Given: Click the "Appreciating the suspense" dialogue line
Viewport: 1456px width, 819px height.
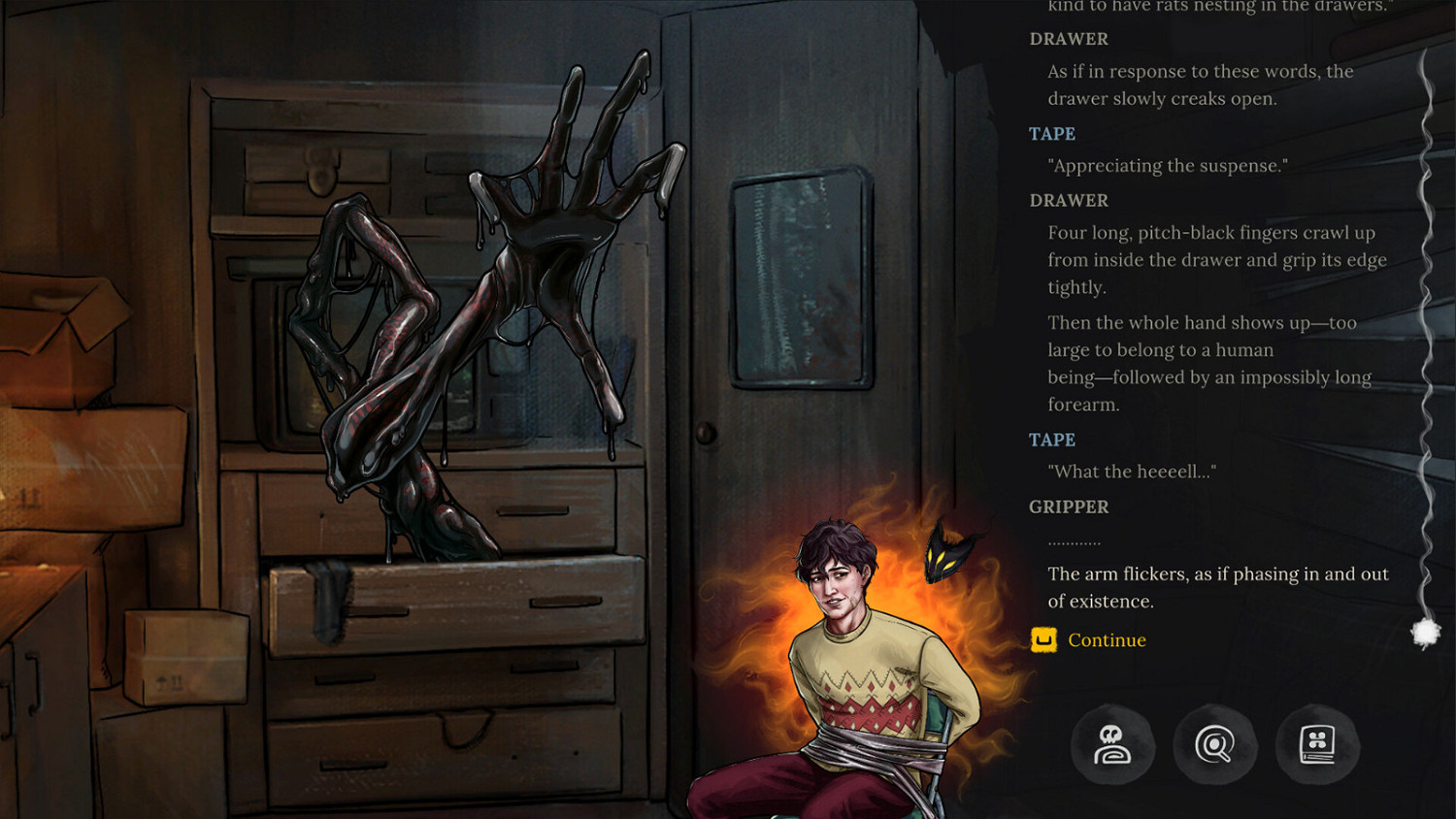Looking at the screenshot, I should (1166, 165).
